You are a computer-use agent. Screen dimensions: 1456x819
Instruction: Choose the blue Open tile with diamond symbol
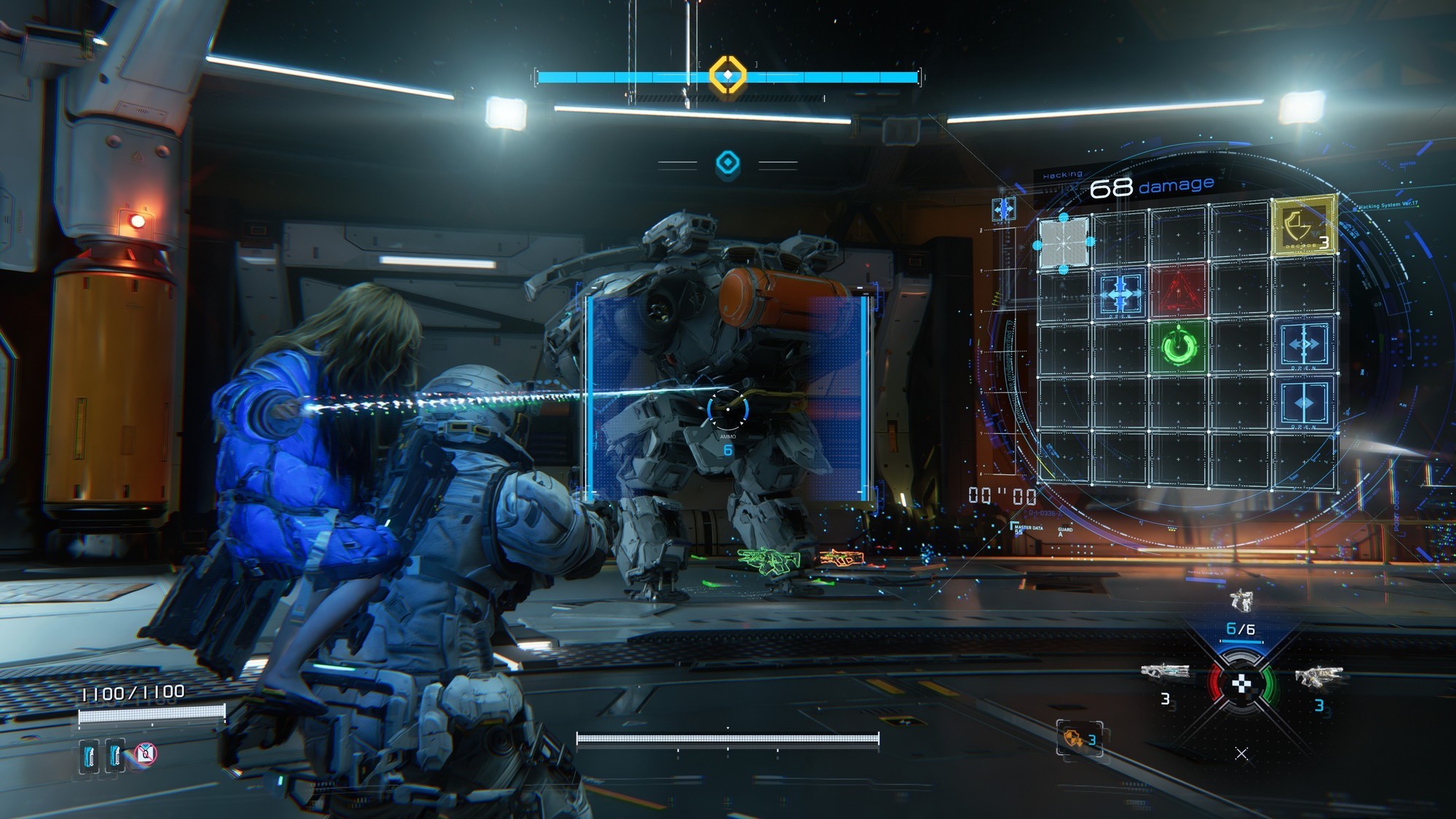coord(1303,403)
